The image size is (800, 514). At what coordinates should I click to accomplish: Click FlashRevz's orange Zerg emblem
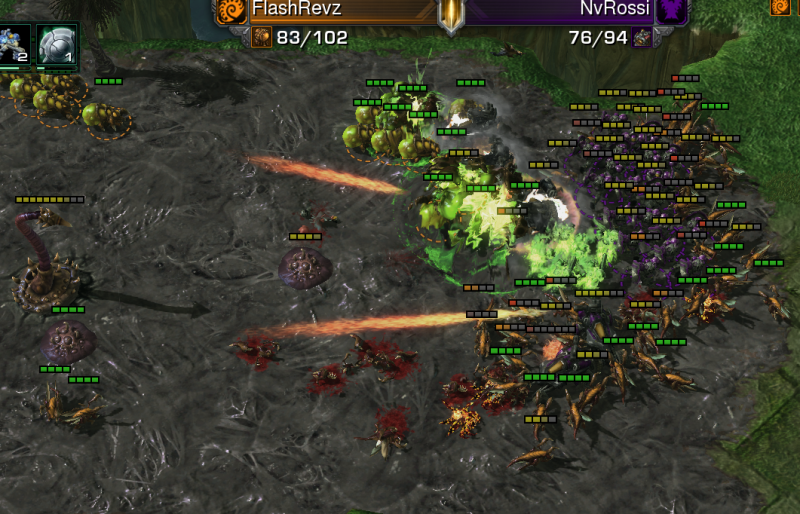[x=232, y=10]
